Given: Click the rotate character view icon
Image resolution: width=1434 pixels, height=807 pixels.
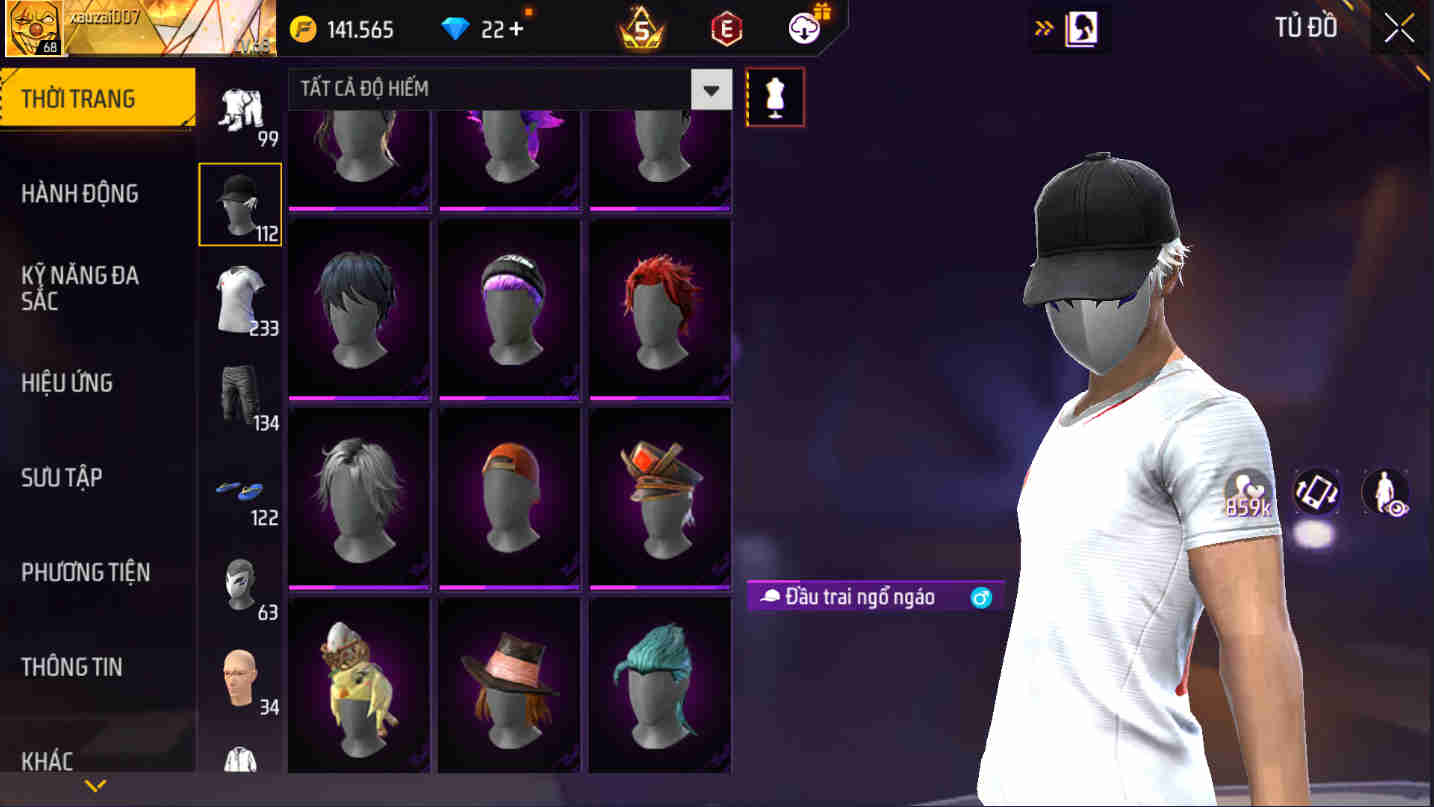Looking at the screenshot, I should coord(1316,491).
